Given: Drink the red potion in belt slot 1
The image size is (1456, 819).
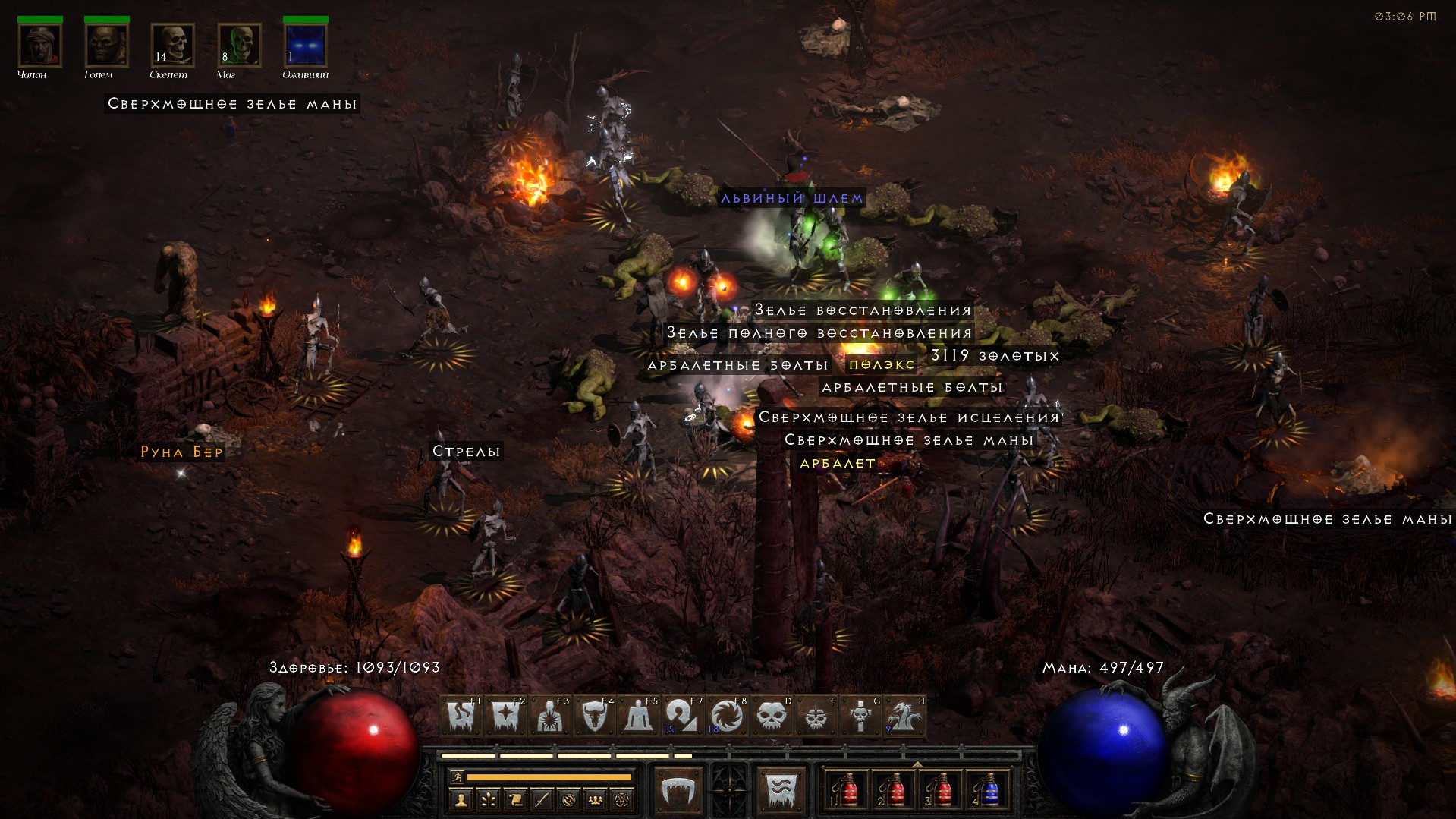Looking at the screenshot, I should tap(847, 789).
